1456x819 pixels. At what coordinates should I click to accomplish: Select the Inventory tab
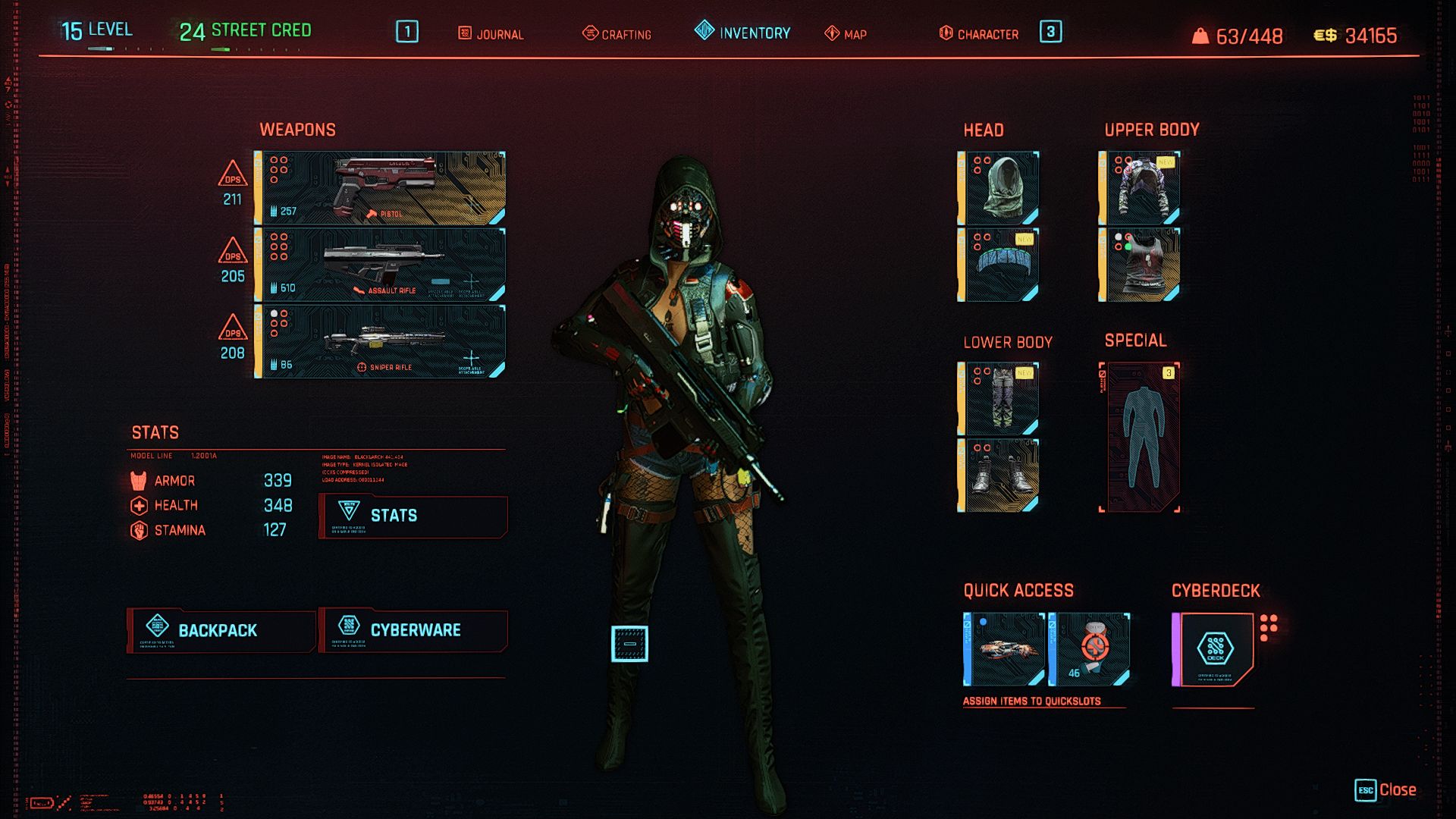[742, 33]
